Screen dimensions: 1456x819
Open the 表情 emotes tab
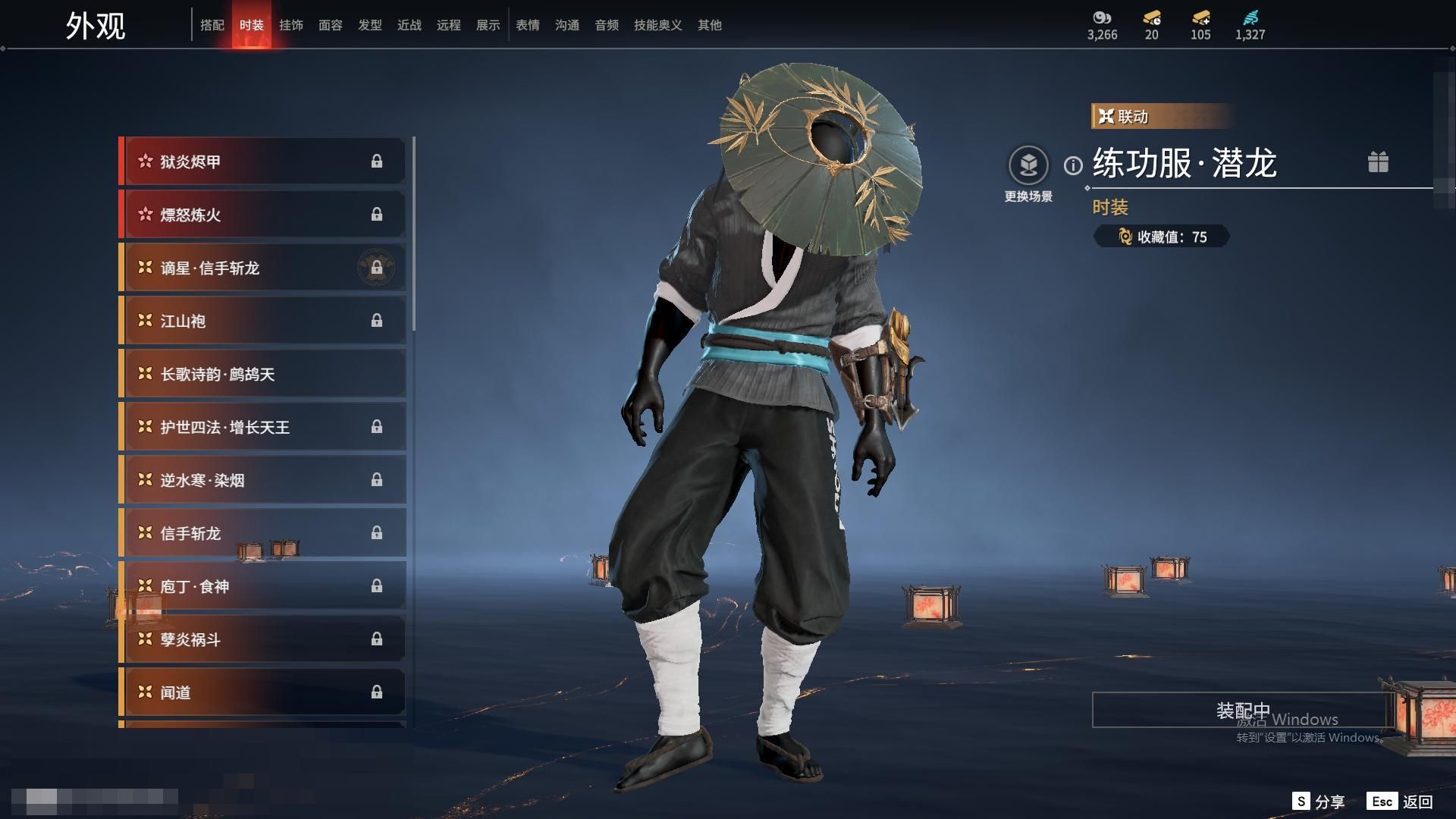tap(528, 26)
